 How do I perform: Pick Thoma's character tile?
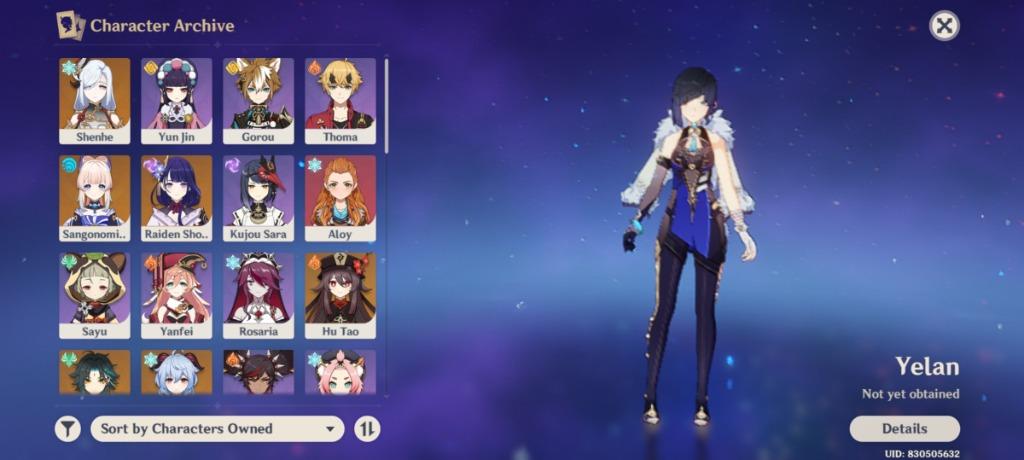tap(340, 100)
